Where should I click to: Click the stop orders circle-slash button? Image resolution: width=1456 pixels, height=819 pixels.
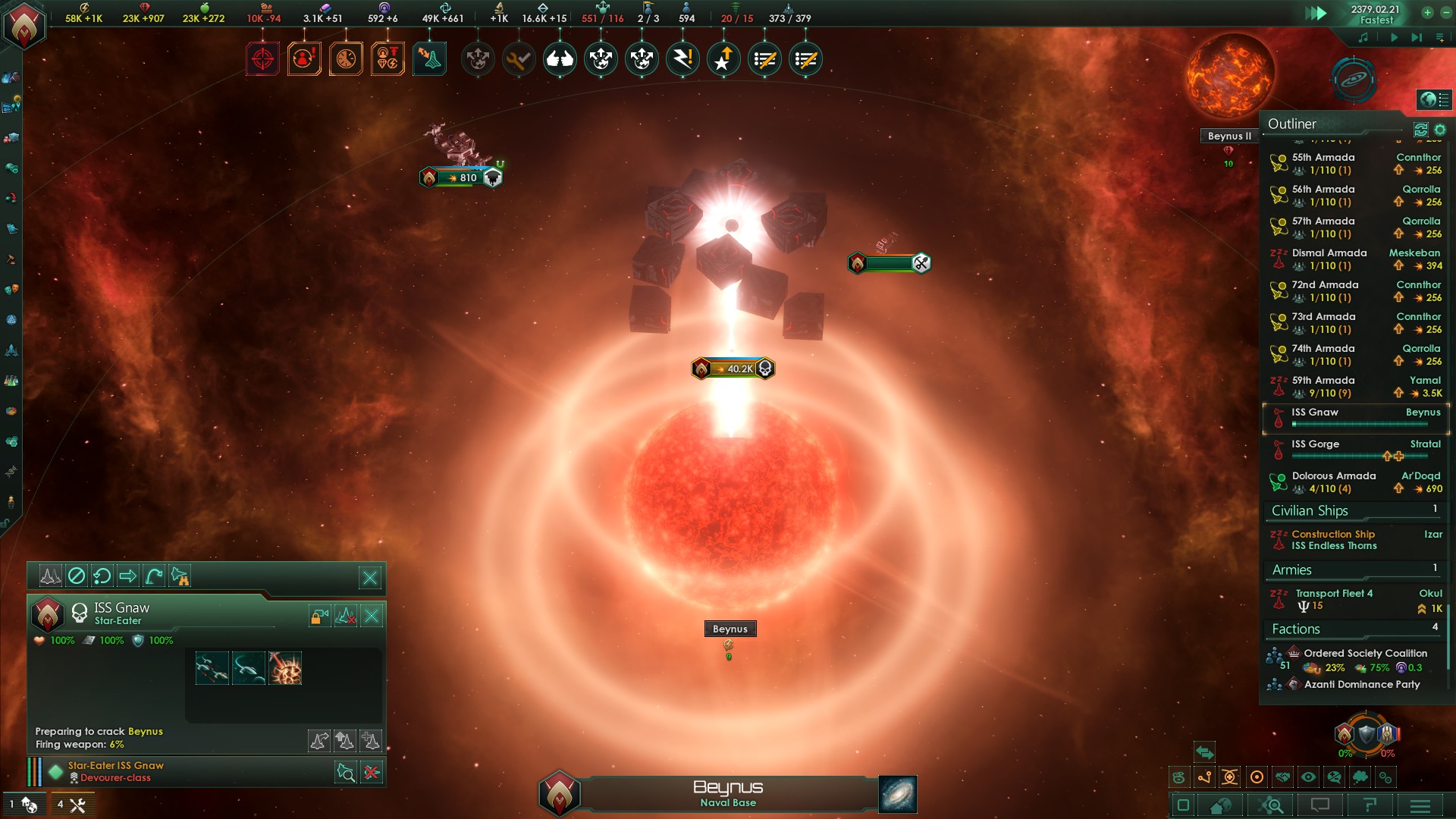click(x=77, y=576)
